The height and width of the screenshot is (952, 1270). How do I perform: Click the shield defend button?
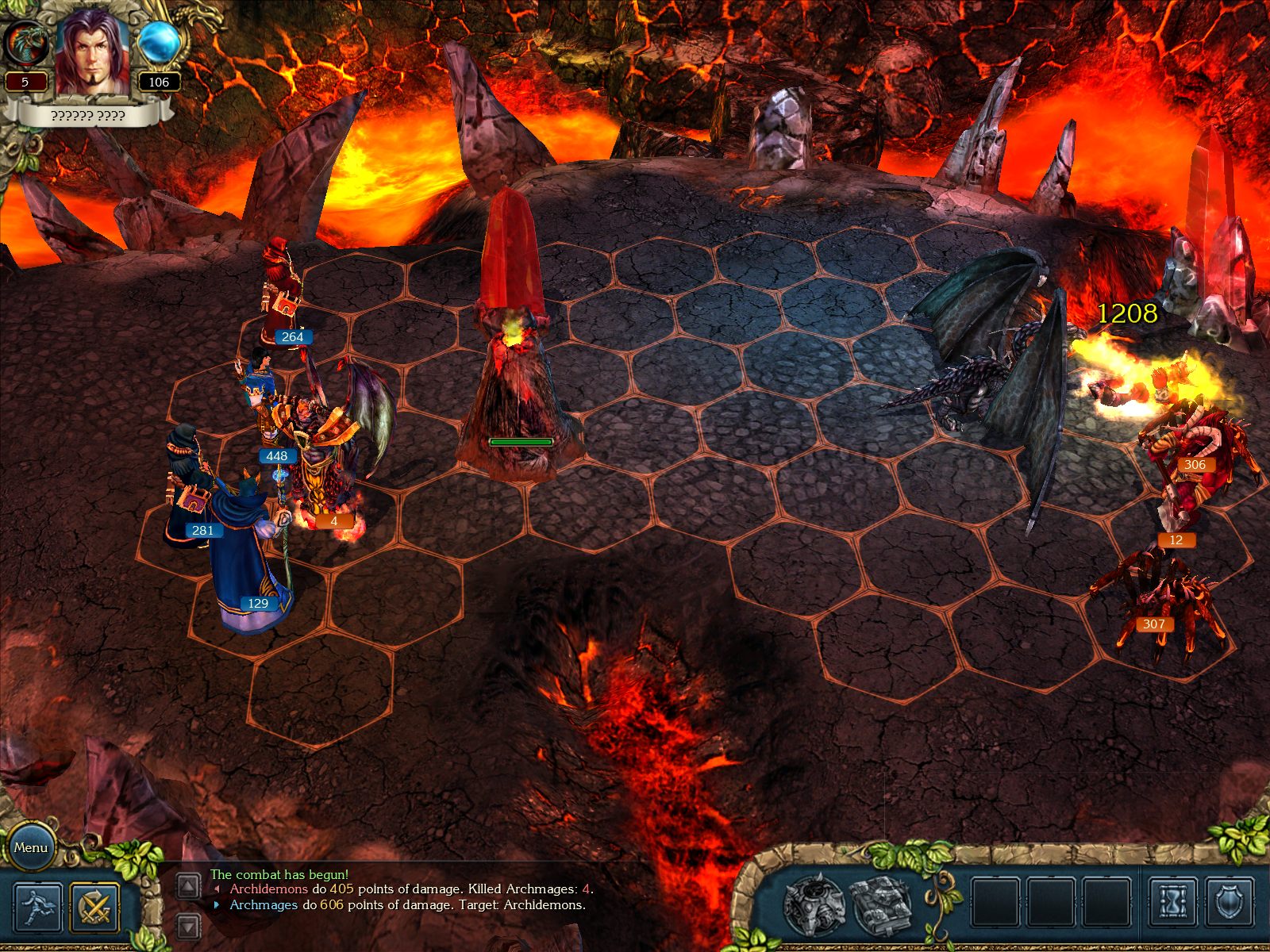(1230, 902)
